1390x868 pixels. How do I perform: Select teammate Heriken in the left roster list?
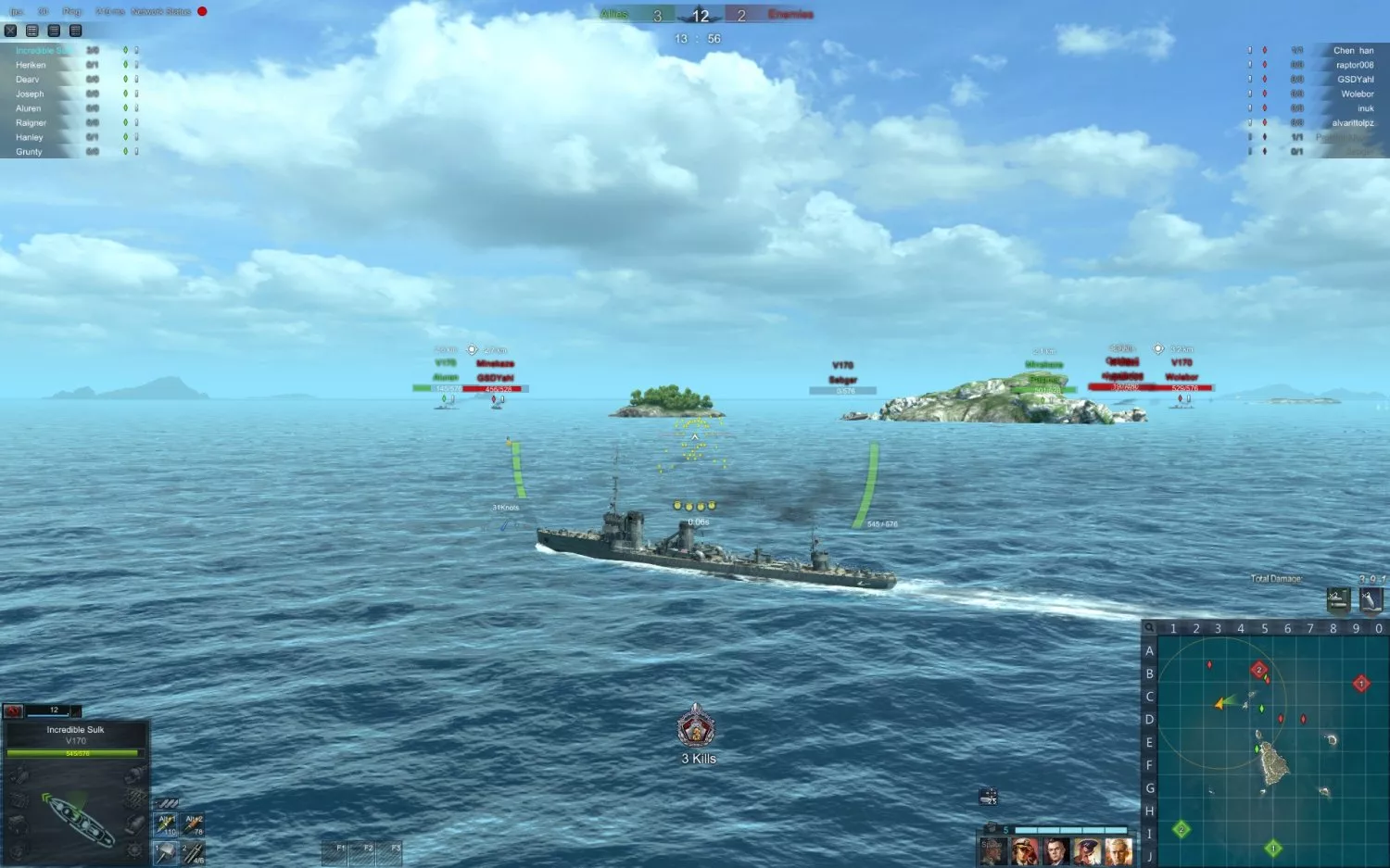[x=31, y=64]
